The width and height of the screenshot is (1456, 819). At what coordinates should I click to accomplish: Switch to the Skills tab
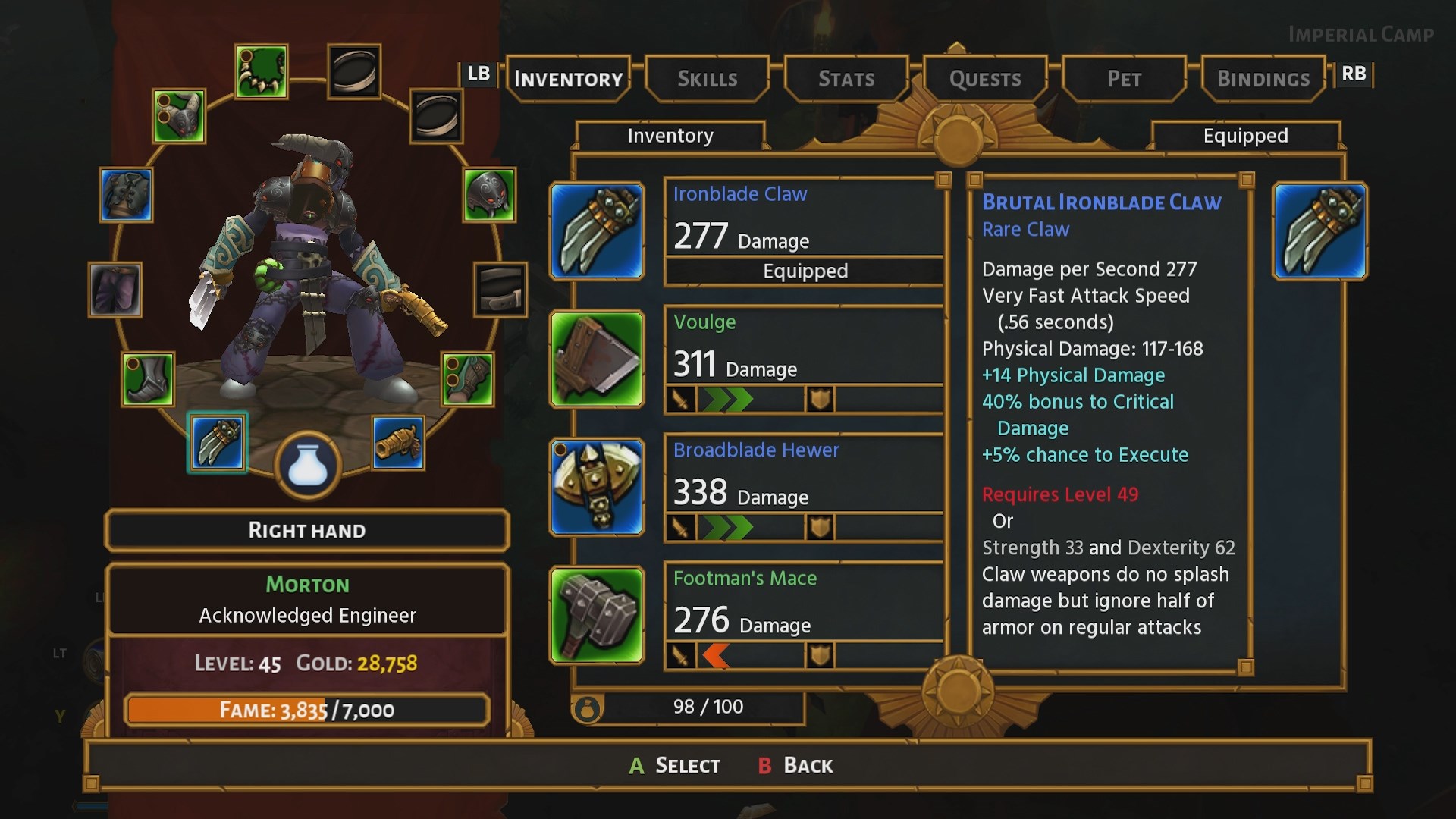tap(707, 78)
